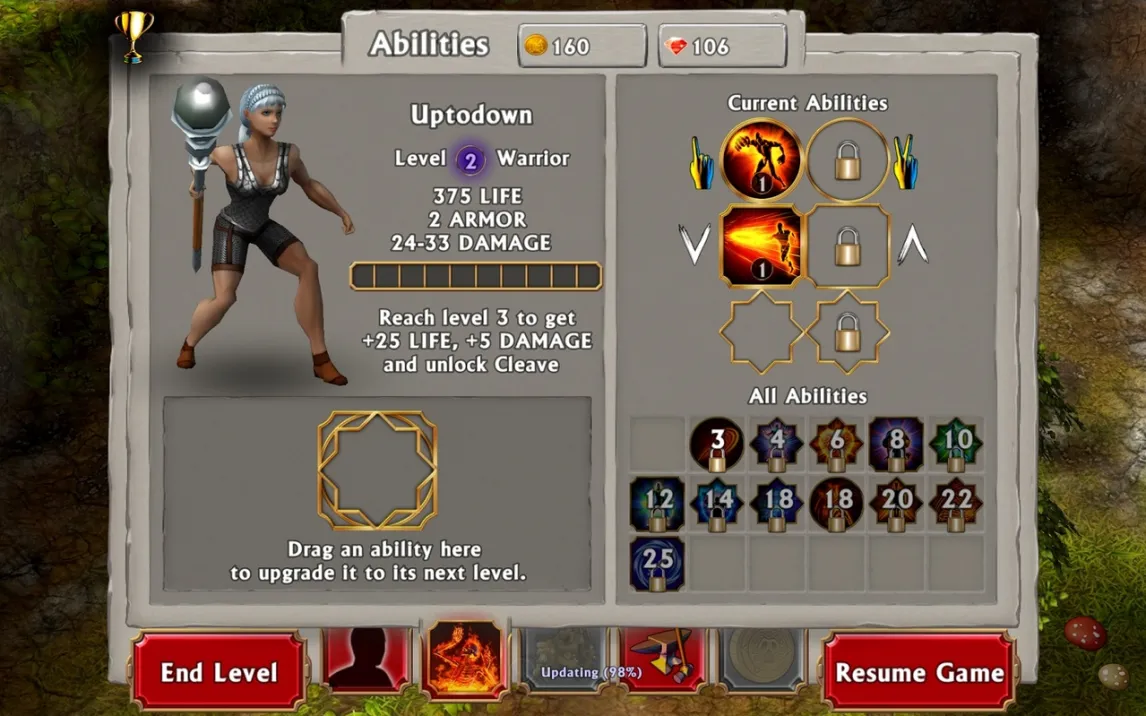The image size is (1146, 716).
Task: Select the locked level 10 ability
Action: point(956,445)
